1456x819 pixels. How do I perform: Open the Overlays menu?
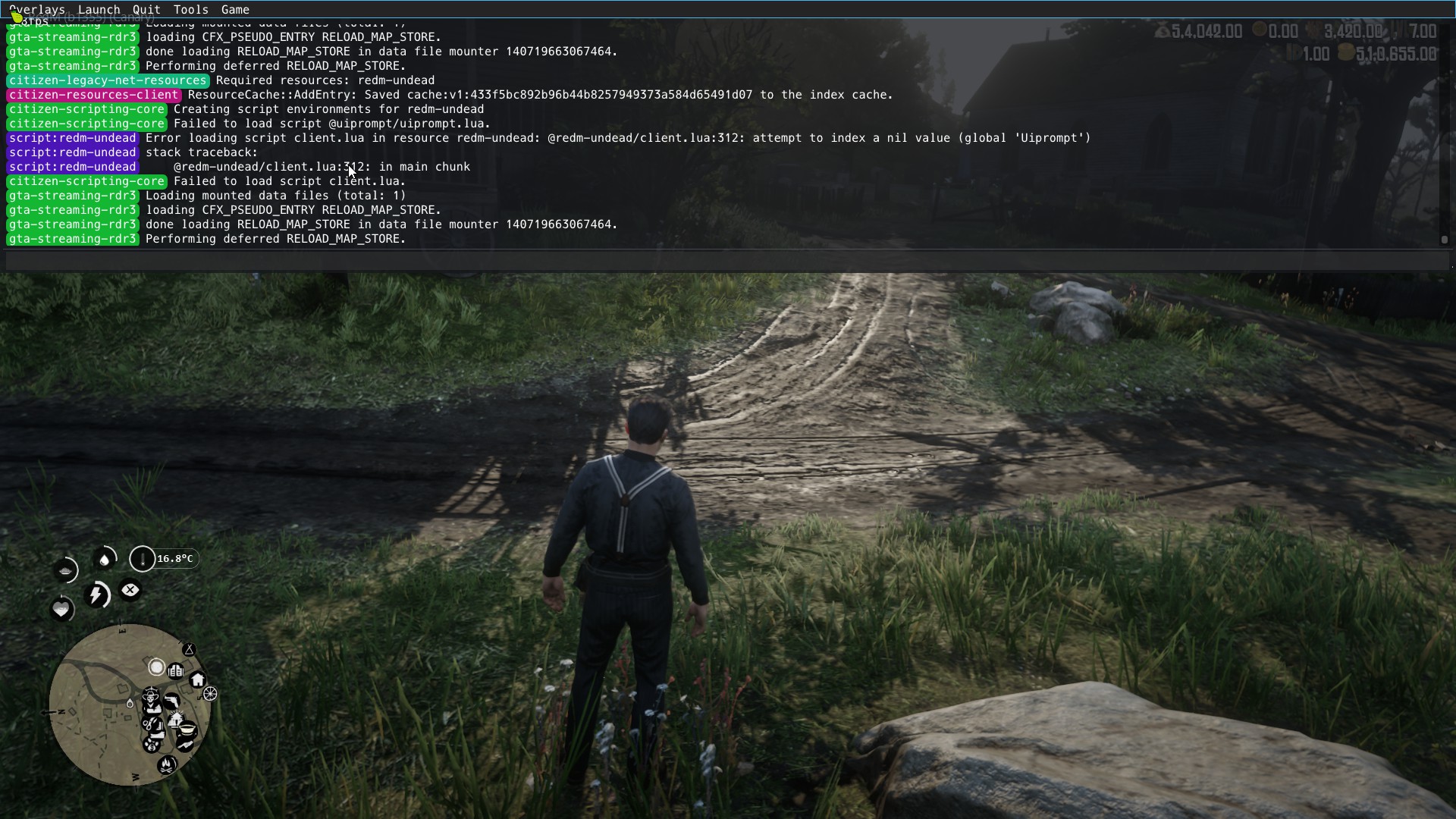coord(36,9)
